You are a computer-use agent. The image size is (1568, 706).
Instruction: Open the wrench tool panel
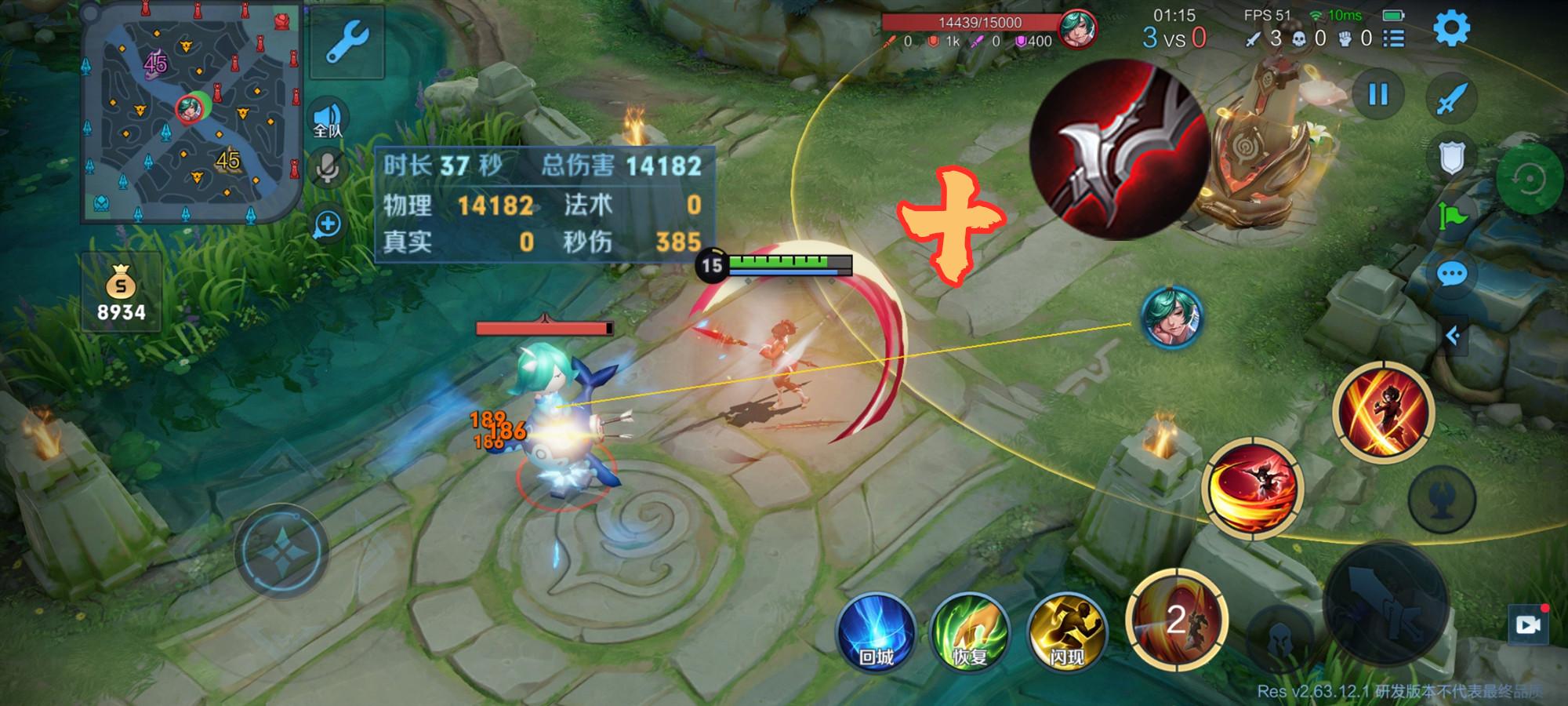[x=346, y=42]
